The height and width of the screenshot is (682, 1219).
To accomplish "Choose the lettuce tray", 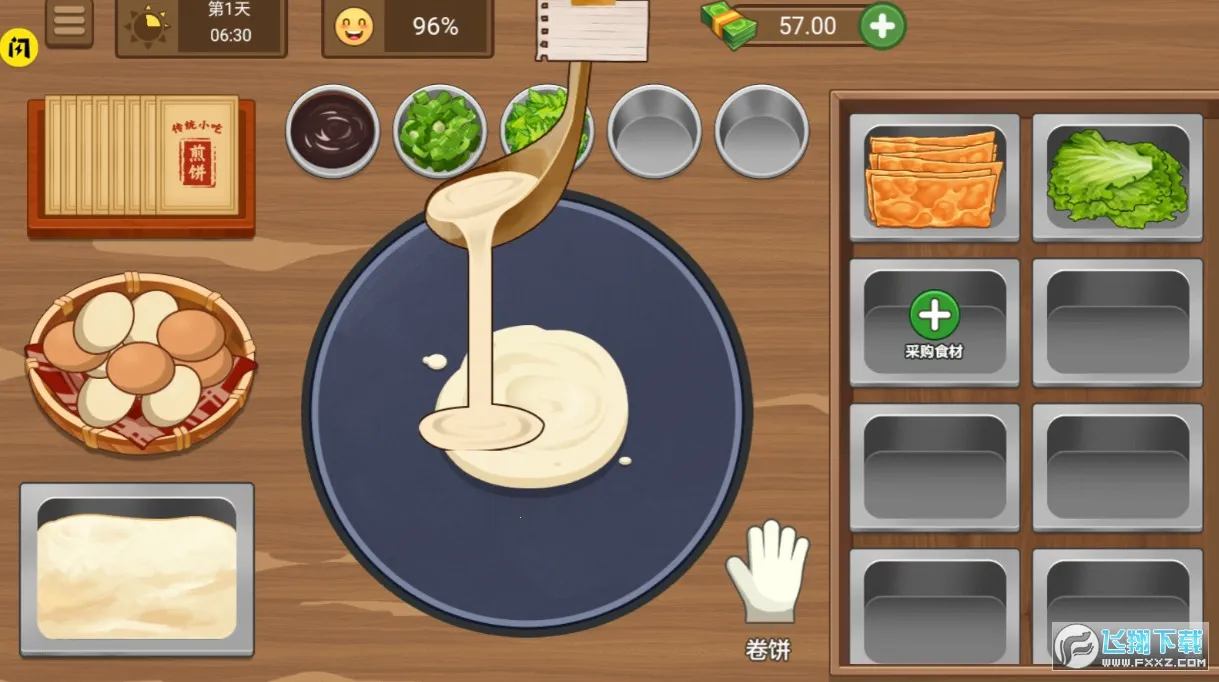I will [x=1117, y=177].
